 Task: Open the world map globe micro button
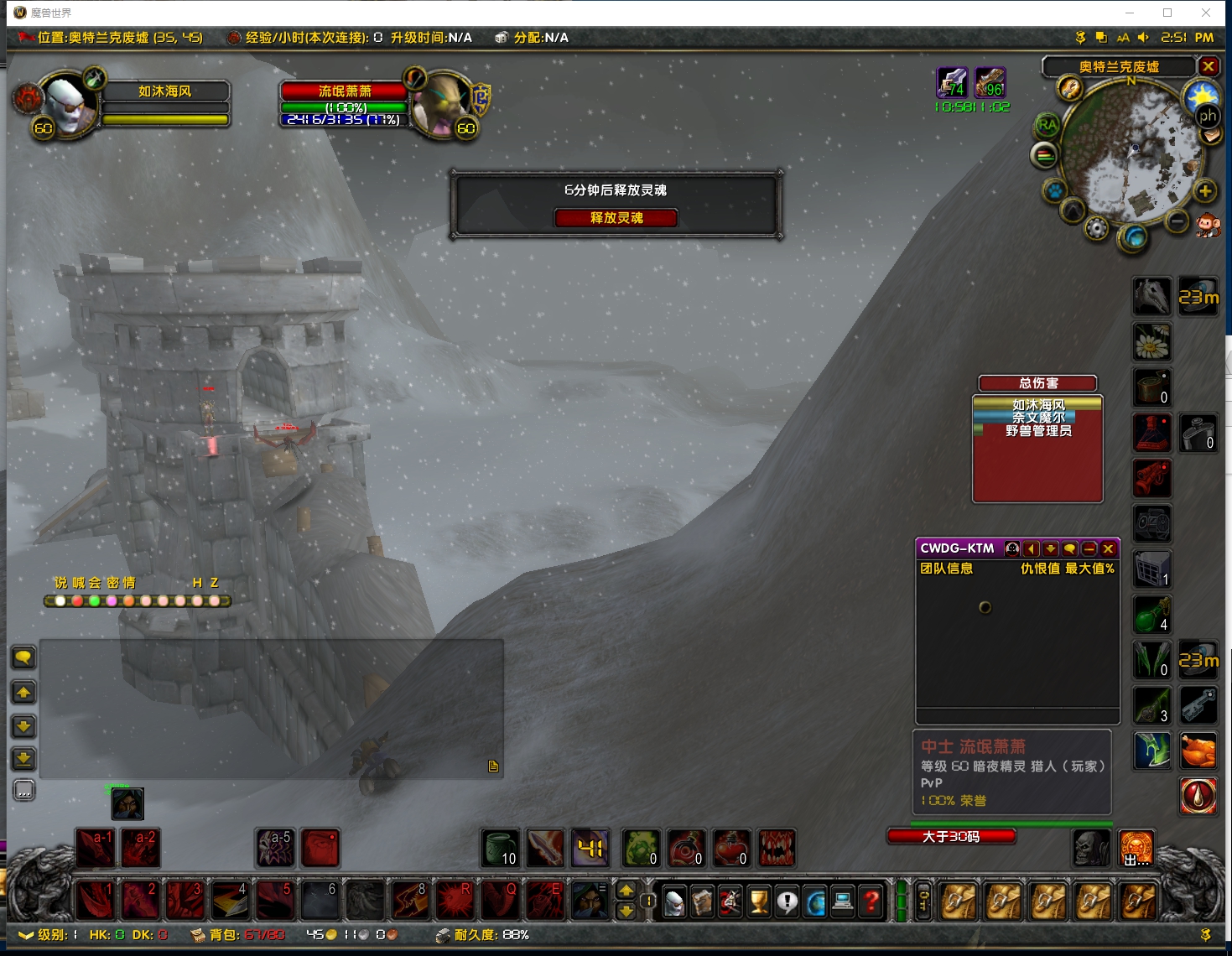click(x=815, y=901)
